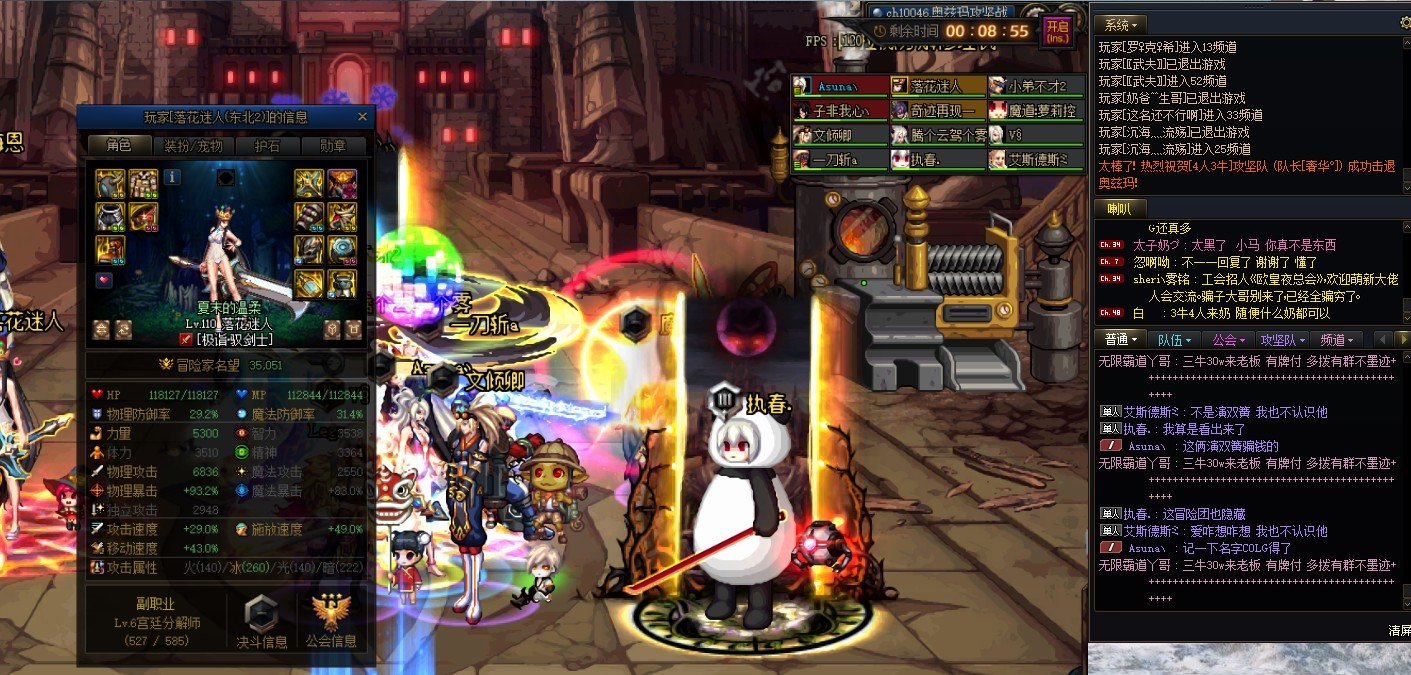
Task: Pick raid member 艾斯德斯
Action: (1035, 159)
